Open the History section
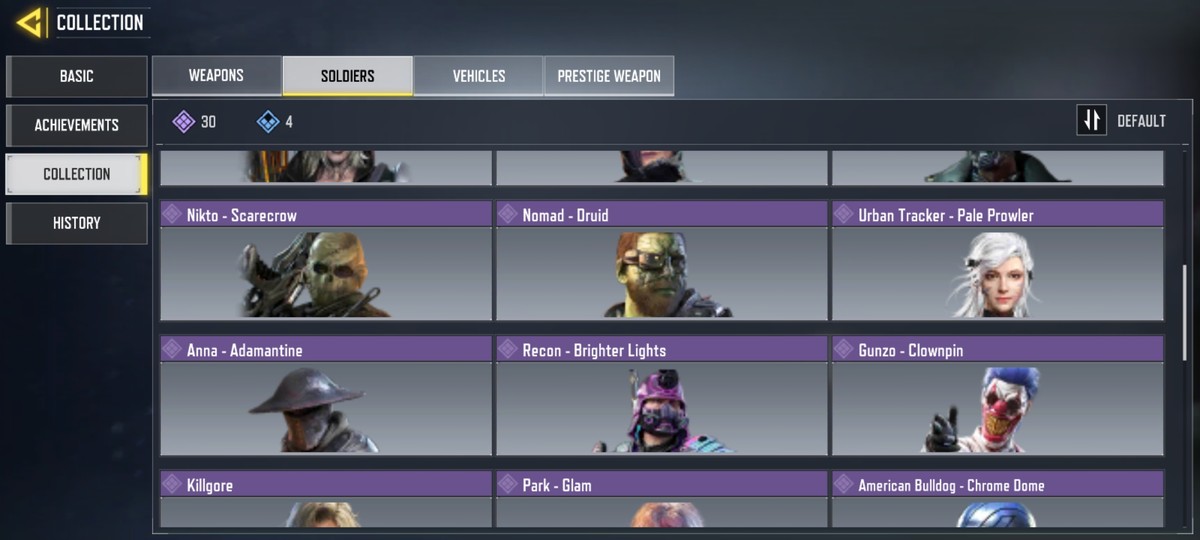Viewport: 1200px width, 540px height. coord(77,223)
